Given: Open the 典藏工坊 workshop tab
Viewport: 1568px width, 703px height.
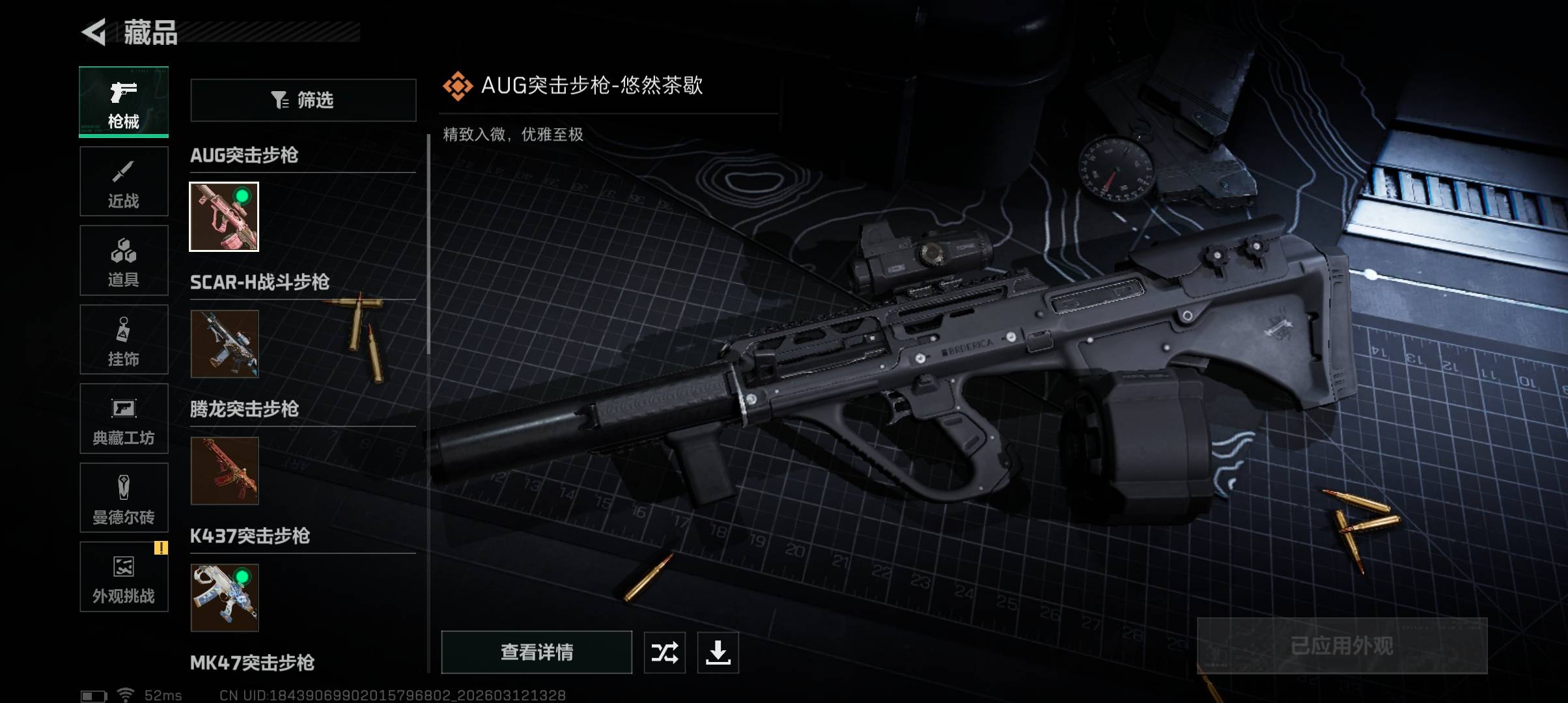Looking at the screenshot, I should click(124, 419).
